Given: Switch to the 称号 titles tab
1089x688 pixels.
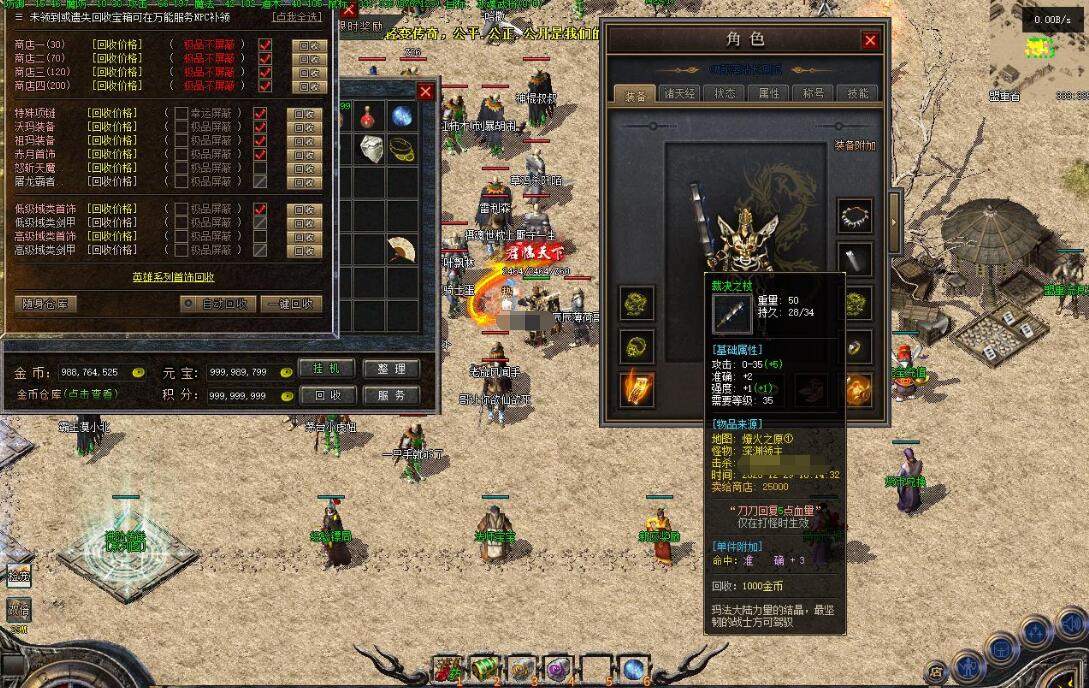Looking at the screenshot, I should pyautogui.click(x=813, y=94).
